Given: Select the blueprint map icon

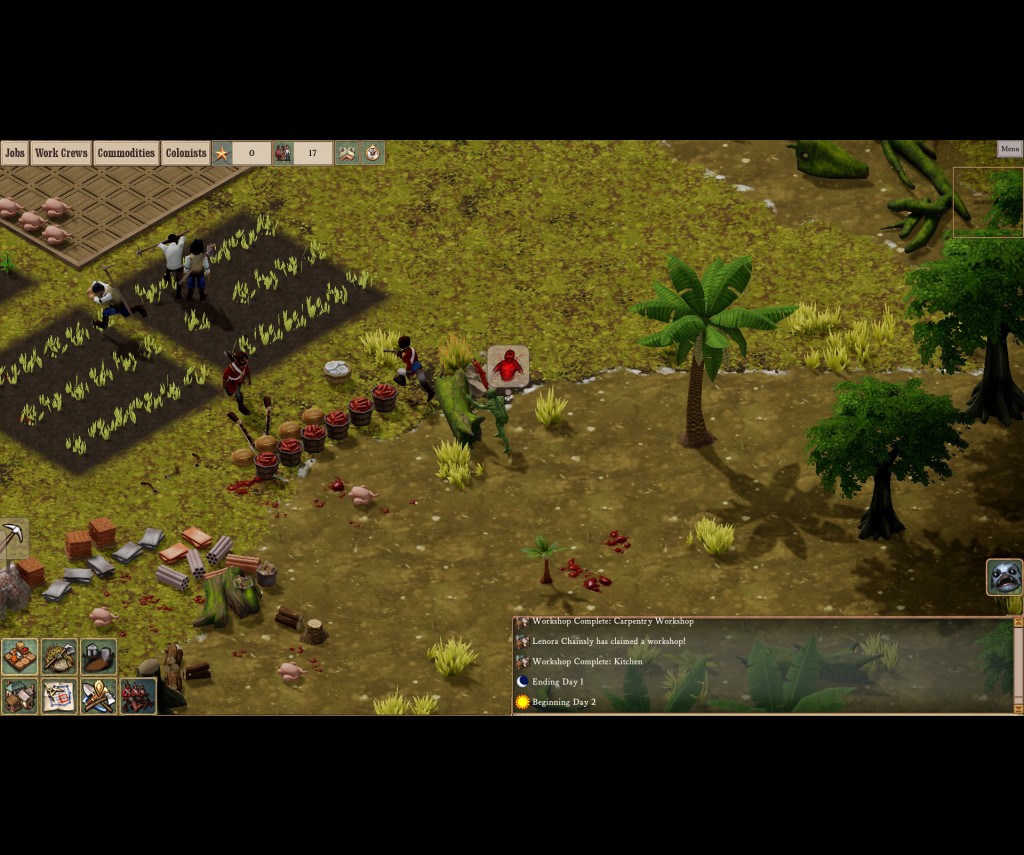Looking at the screenshot, I should click(59, 696).
